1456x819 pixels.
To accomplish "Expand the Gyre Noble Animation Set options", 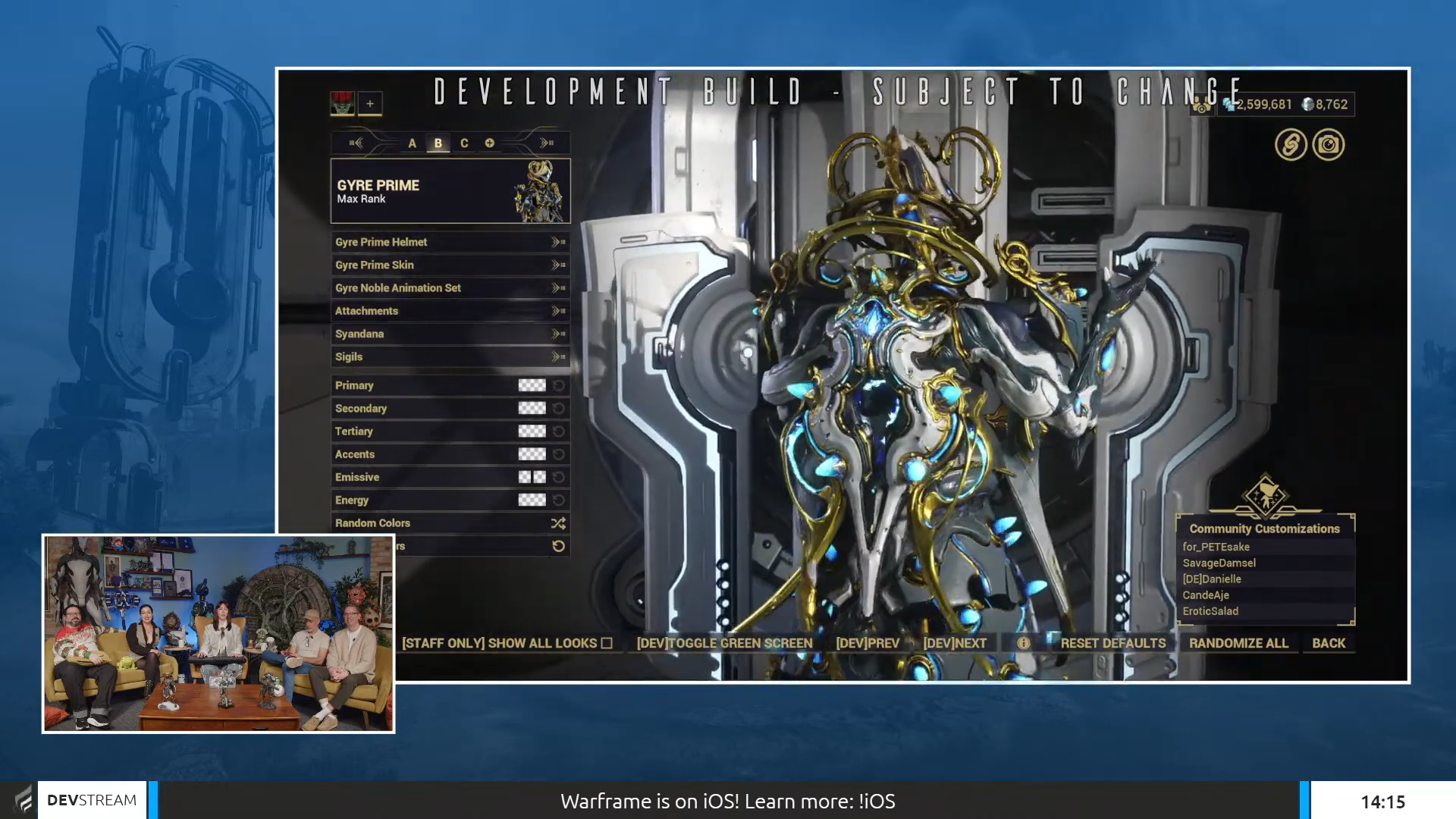I will tap(557, 288).
